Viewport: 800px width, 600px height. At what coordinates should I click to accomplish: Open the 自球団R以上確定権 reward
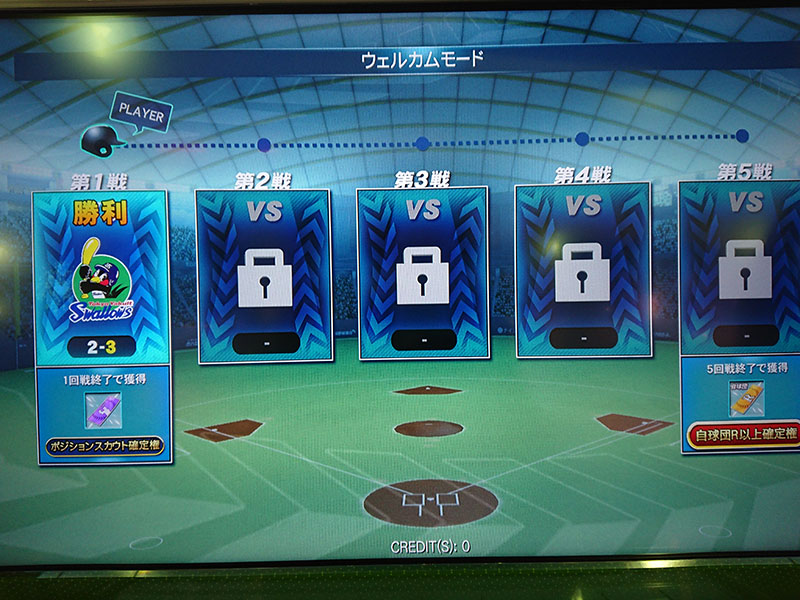click(745, 434)
